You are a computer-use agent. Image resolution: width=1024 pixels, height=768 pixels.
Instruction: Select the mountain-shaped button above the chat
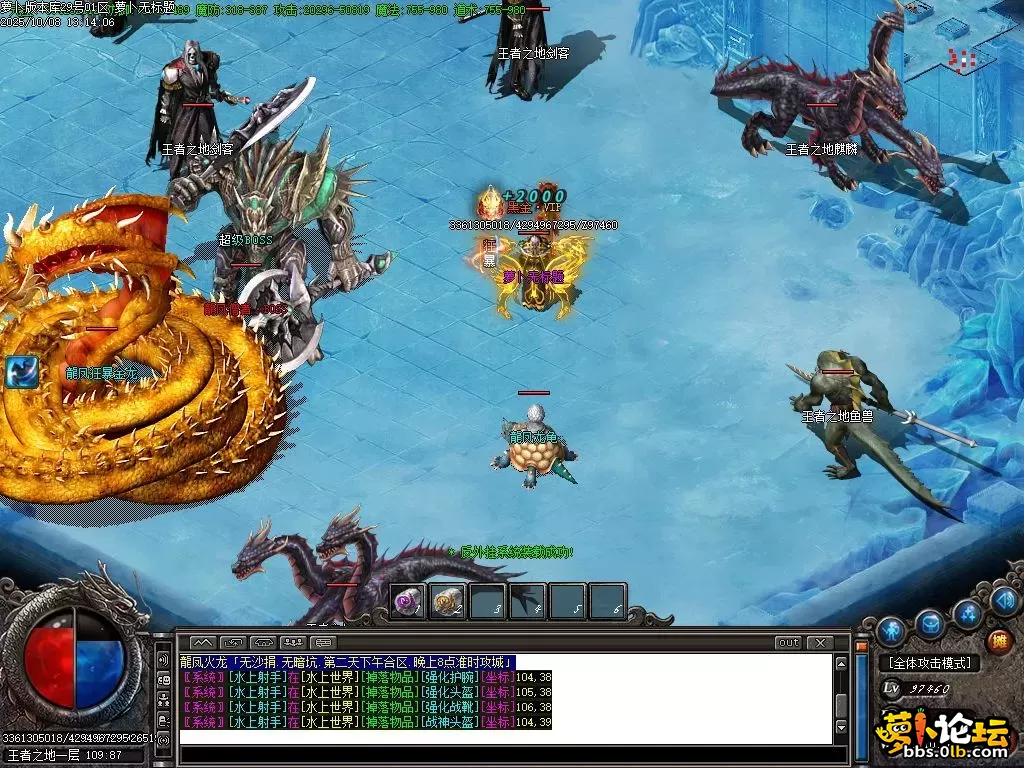[x=203, y=642]
